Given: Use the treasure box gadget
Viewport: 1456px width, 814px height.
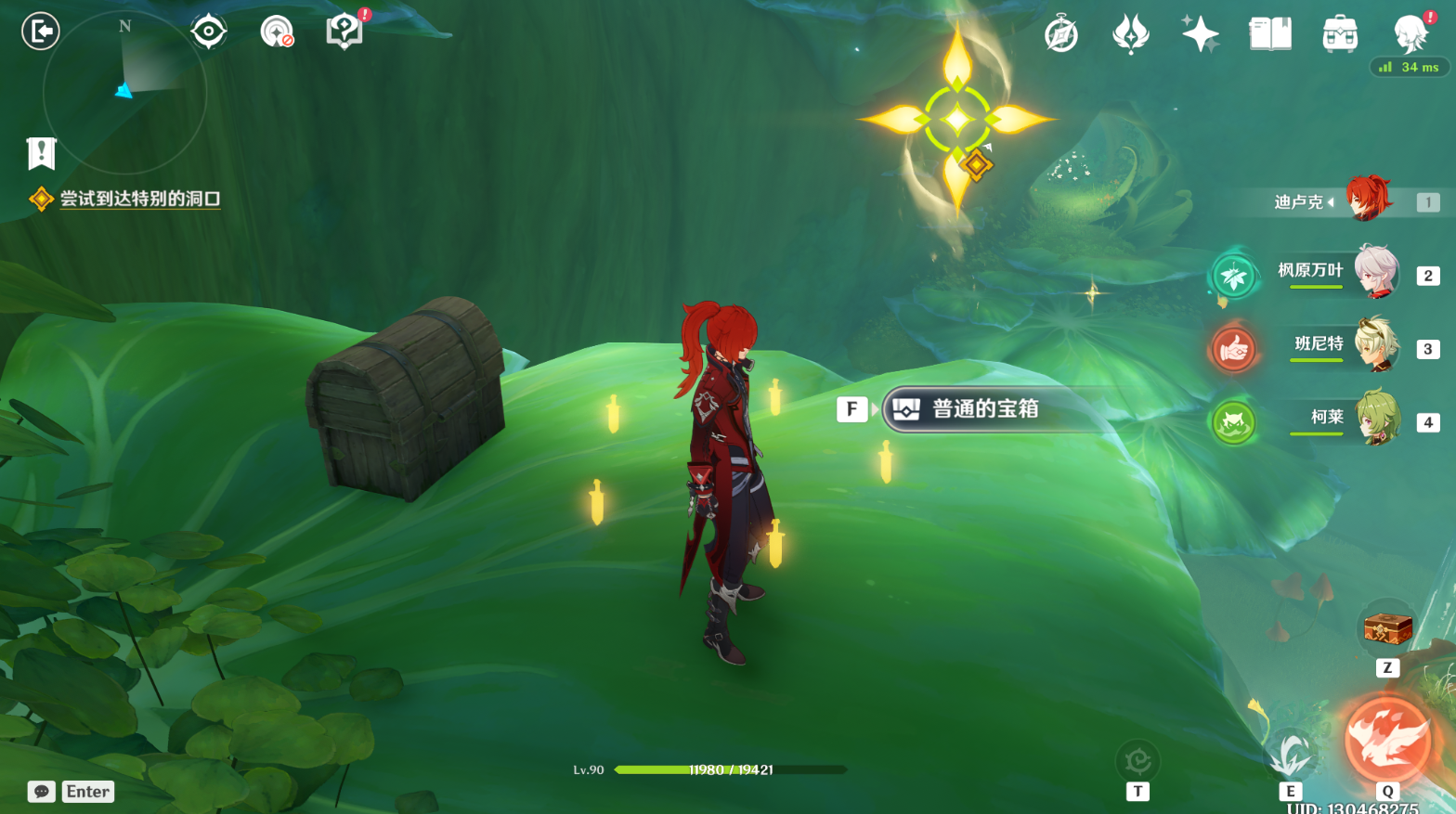Looking at the screenshot, I should coord(1387,629).
